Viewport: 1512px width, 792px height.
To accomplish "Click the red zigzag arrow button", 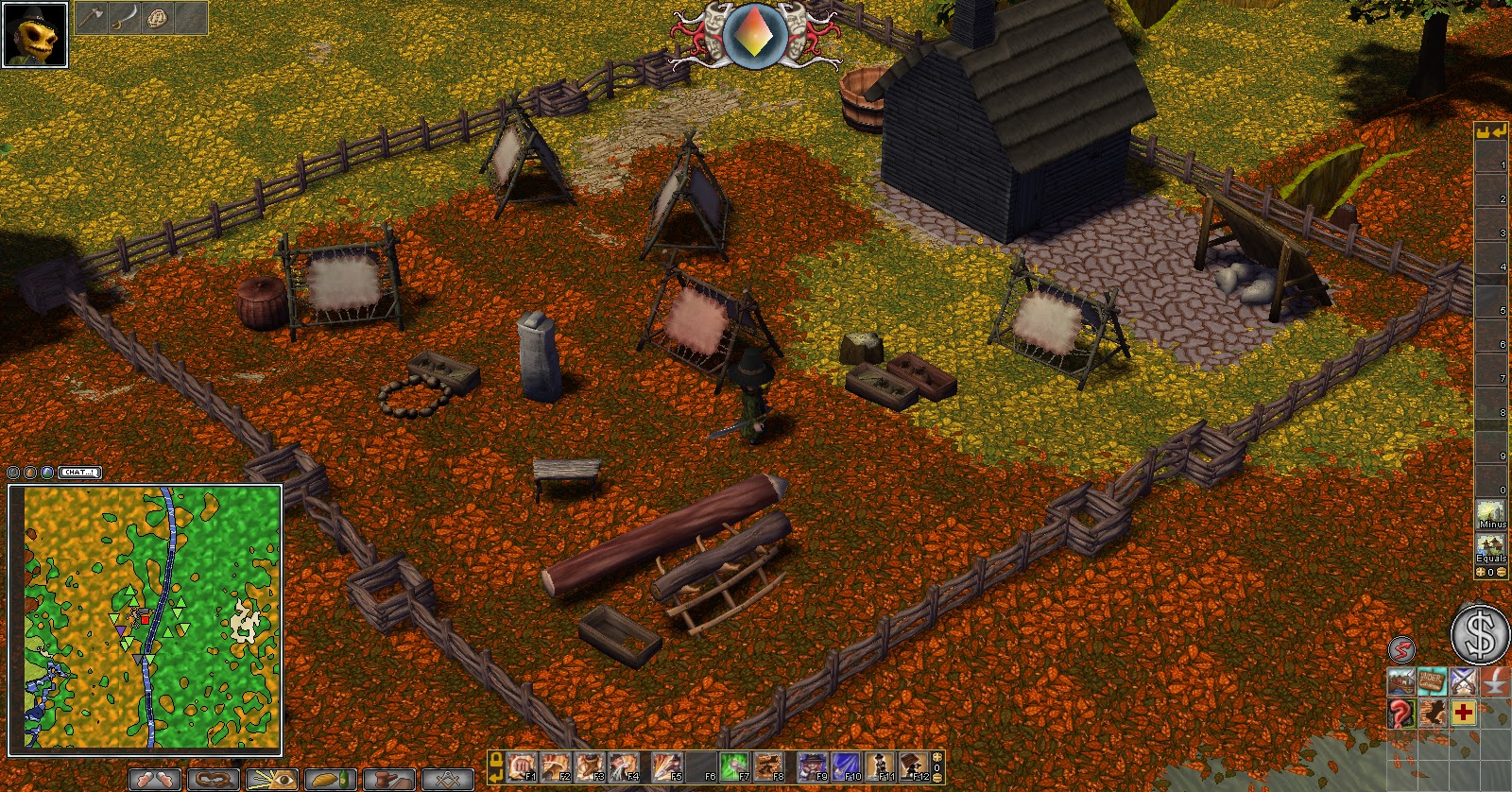I will click(1401, 649).
